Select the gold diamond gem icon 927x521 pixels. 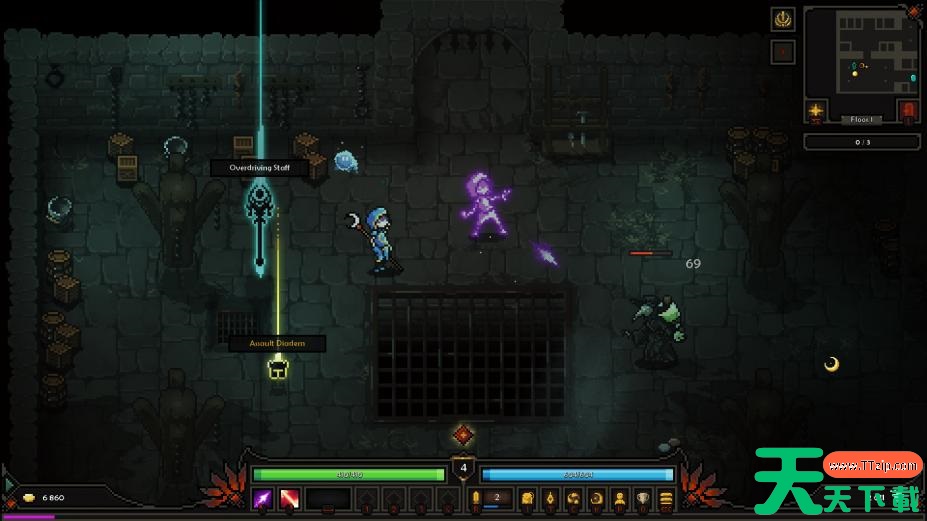click(x=550, y=498)
